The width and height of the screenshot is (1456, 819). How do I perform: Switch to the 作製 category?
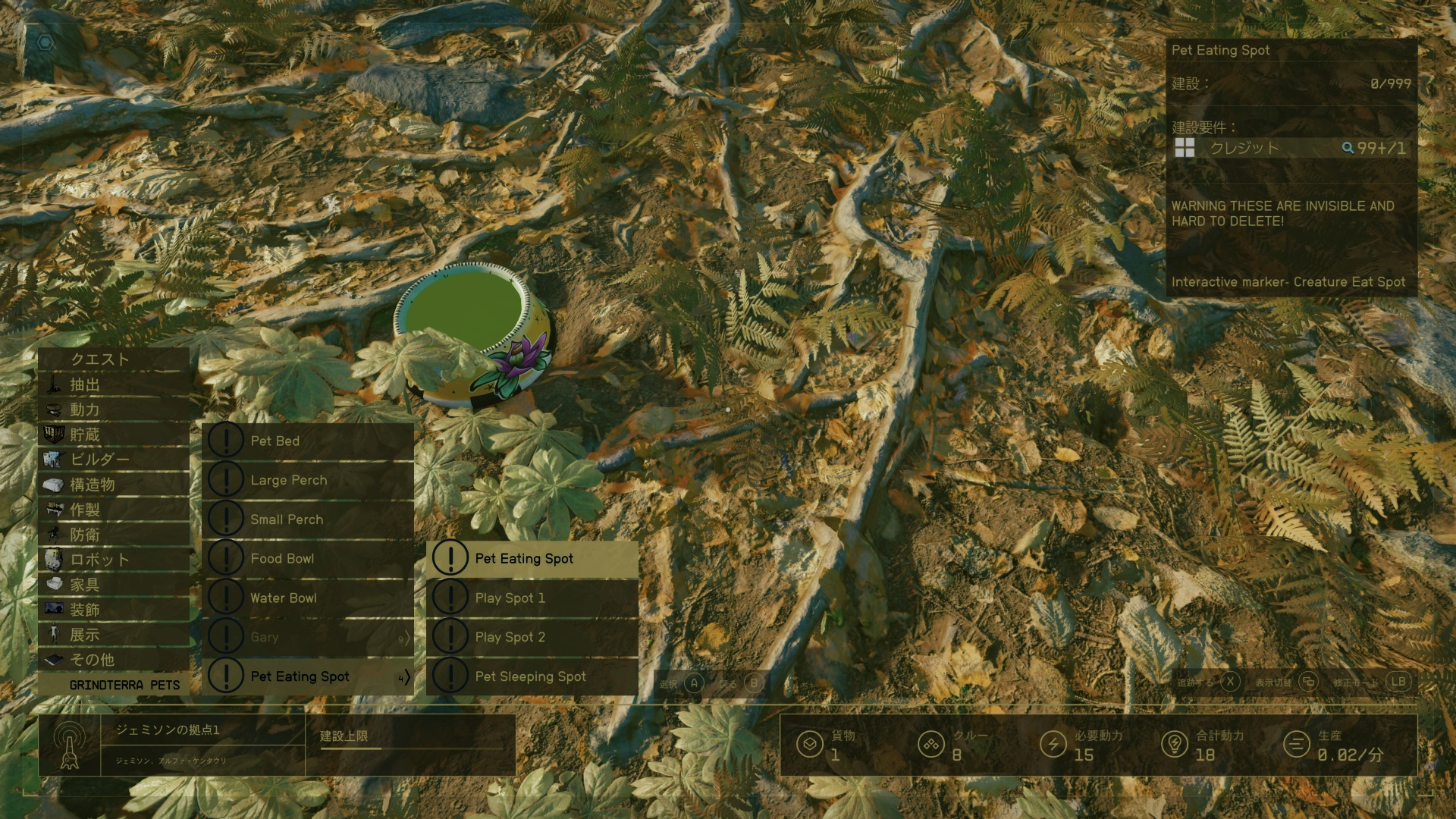coord(114,510)
